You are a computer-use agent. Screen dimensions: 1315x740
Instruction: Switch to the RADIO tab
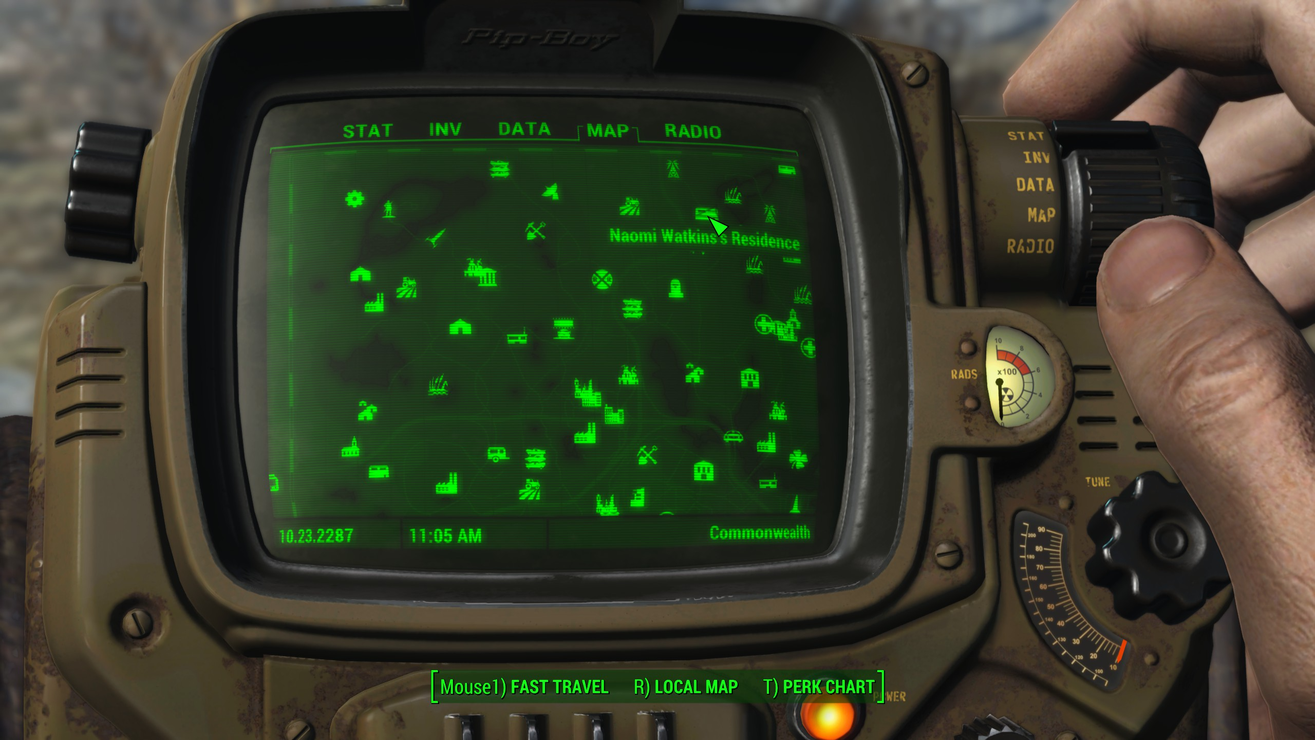(x=692, y=131)
